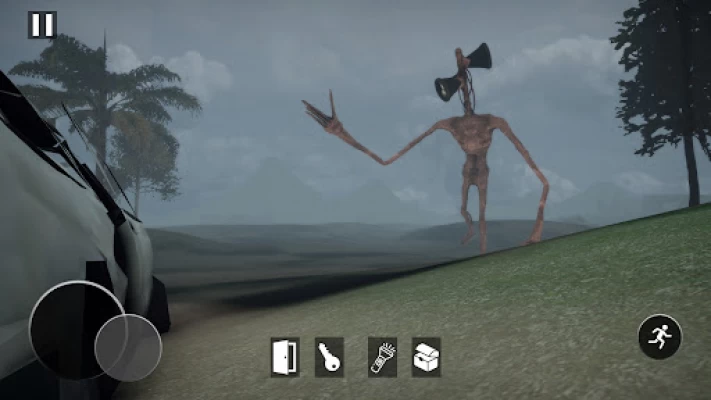711x400 pixels.
Task: Pause the game
Action: pos(42,25)
